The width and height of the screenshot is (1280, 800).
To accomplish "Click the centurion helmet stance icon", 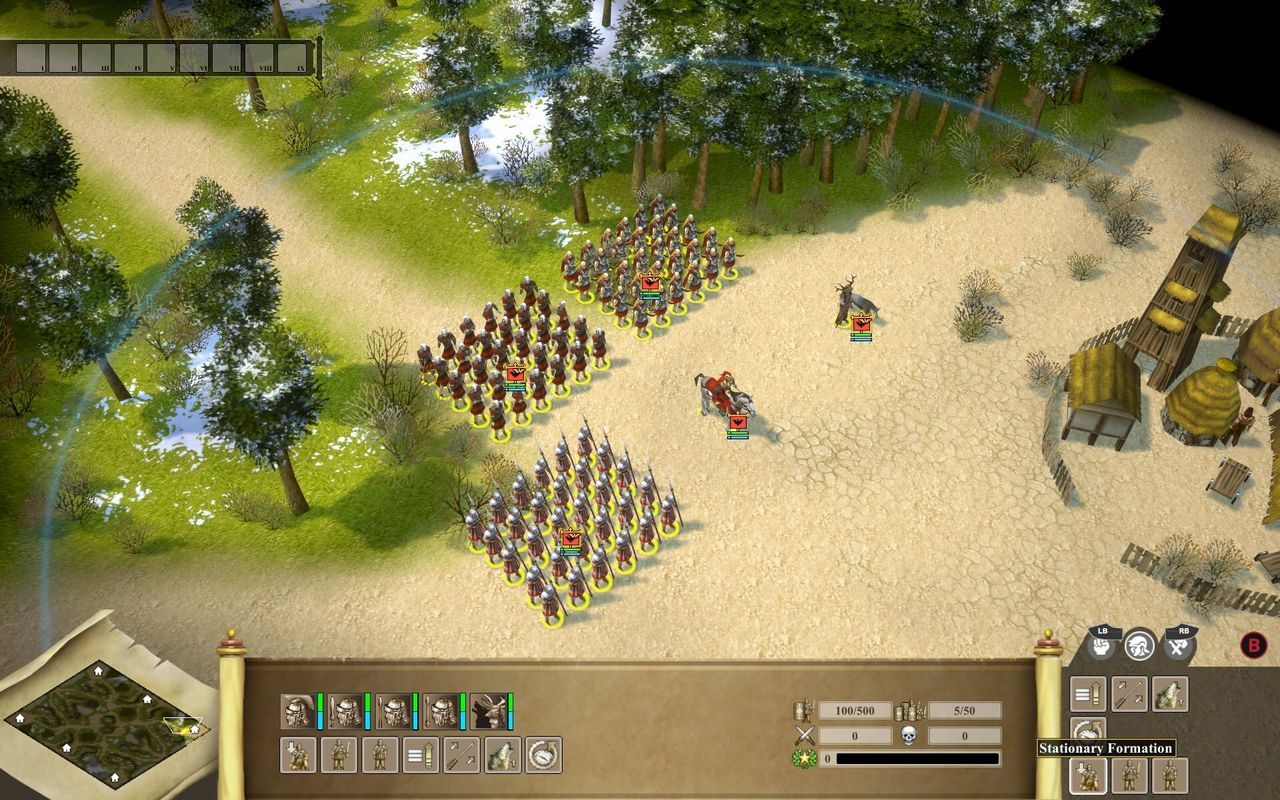I will [1141, 646].
